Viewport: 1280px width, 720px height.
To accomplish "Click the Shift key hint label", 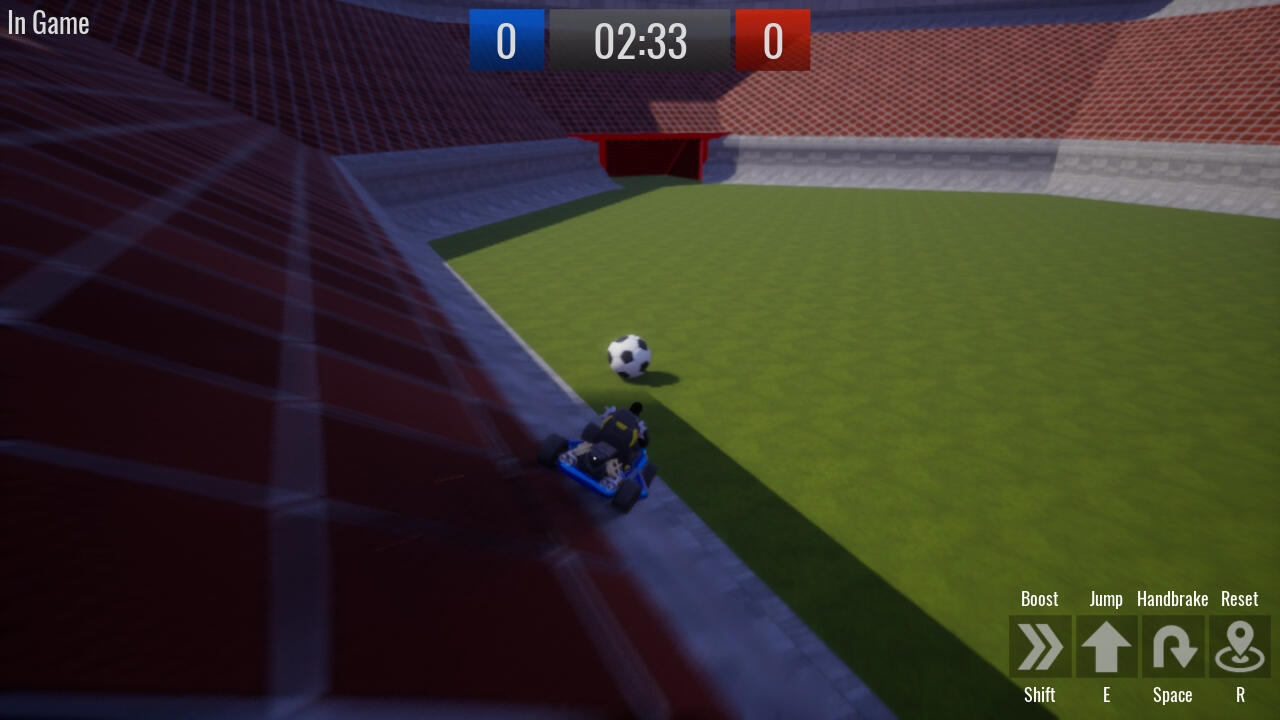I will pyautogui.click(x=1040, y=694).
